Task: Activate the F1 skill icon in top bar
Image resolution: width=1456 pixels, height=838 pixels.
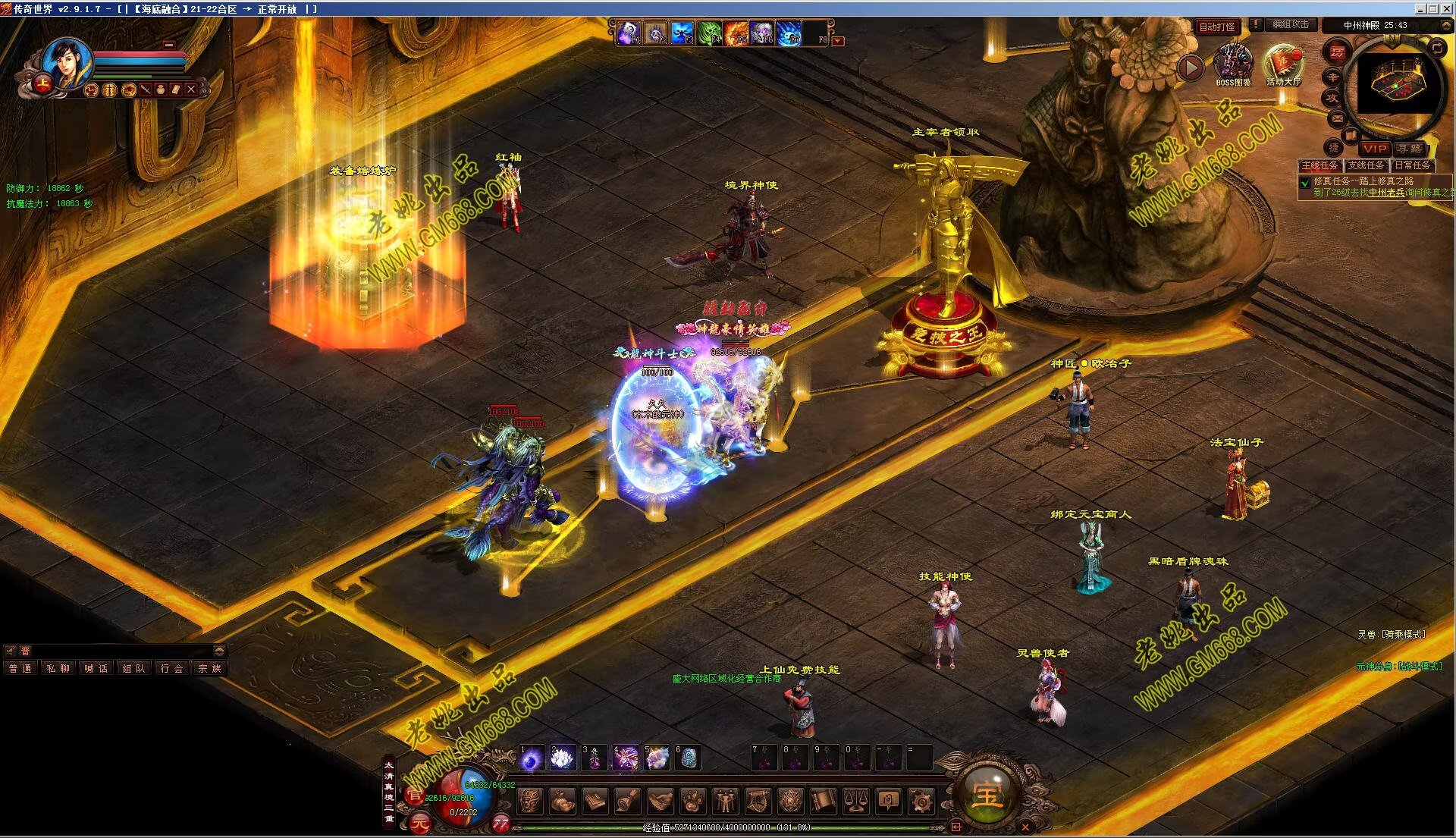Action: (629, 33)
